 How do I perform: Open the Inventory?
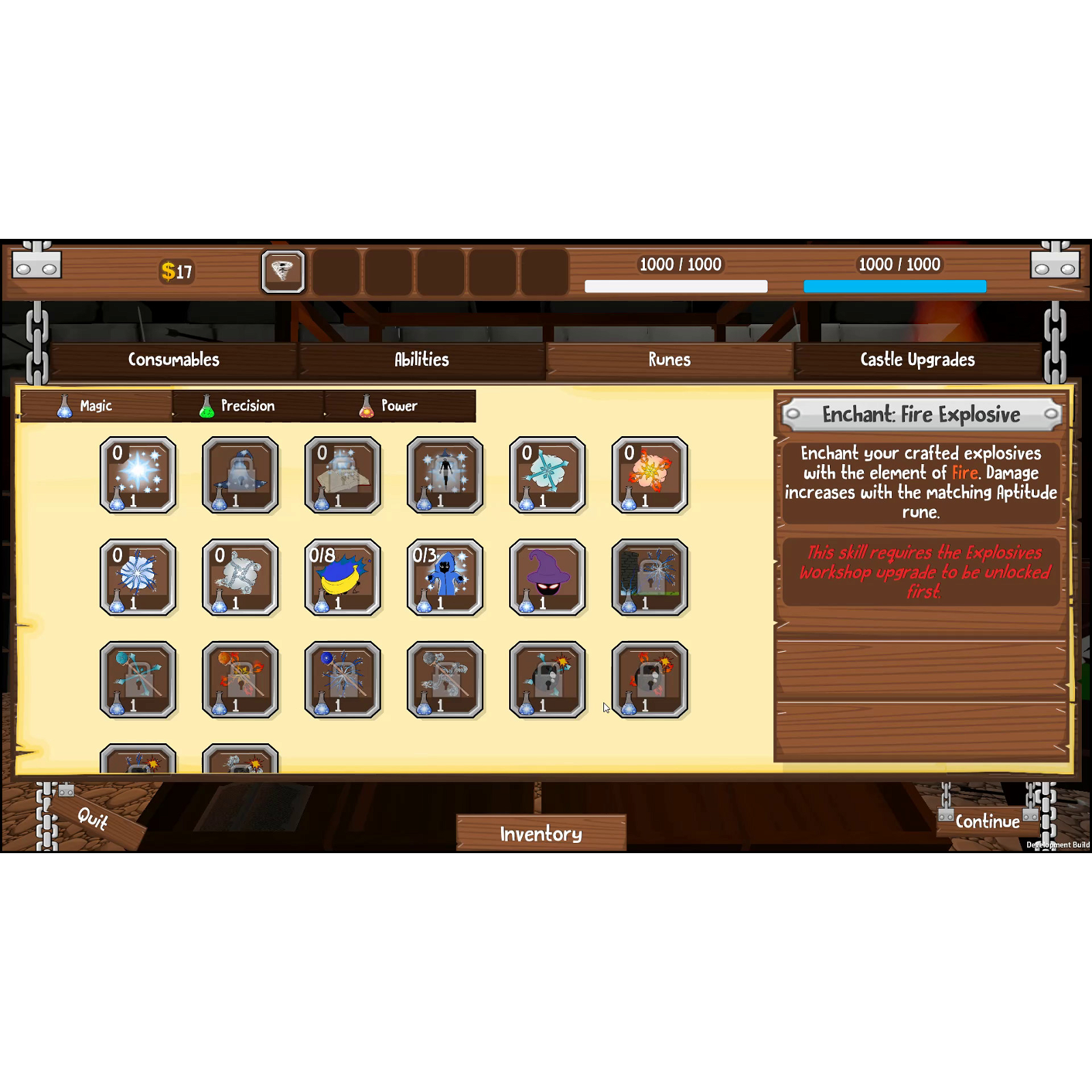click(x=541, y=833)
